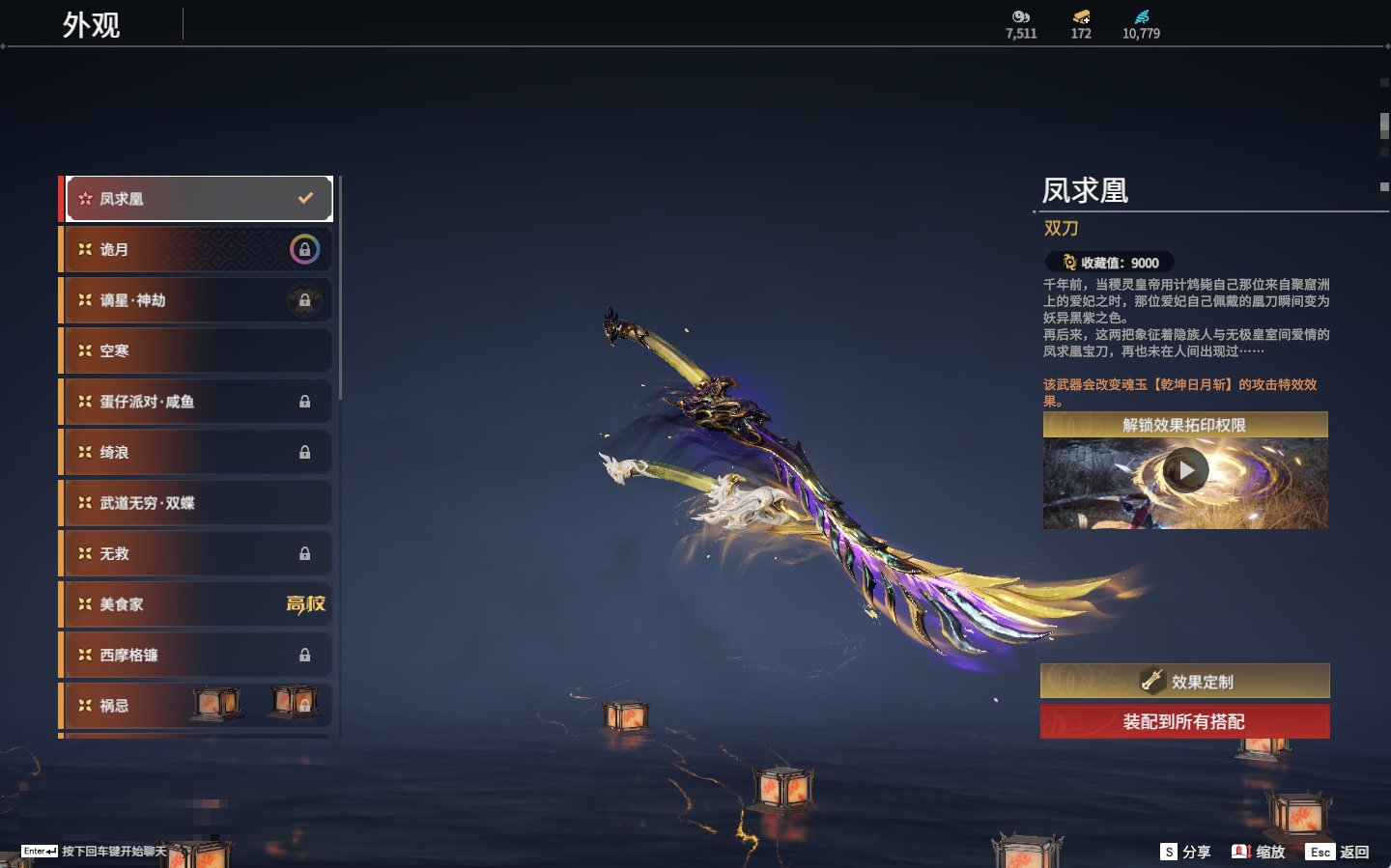Activate the 缩放 zoom control
Image resolution: width=1391 pixels, height=868 pixels.
click(x=1259, y=852)
